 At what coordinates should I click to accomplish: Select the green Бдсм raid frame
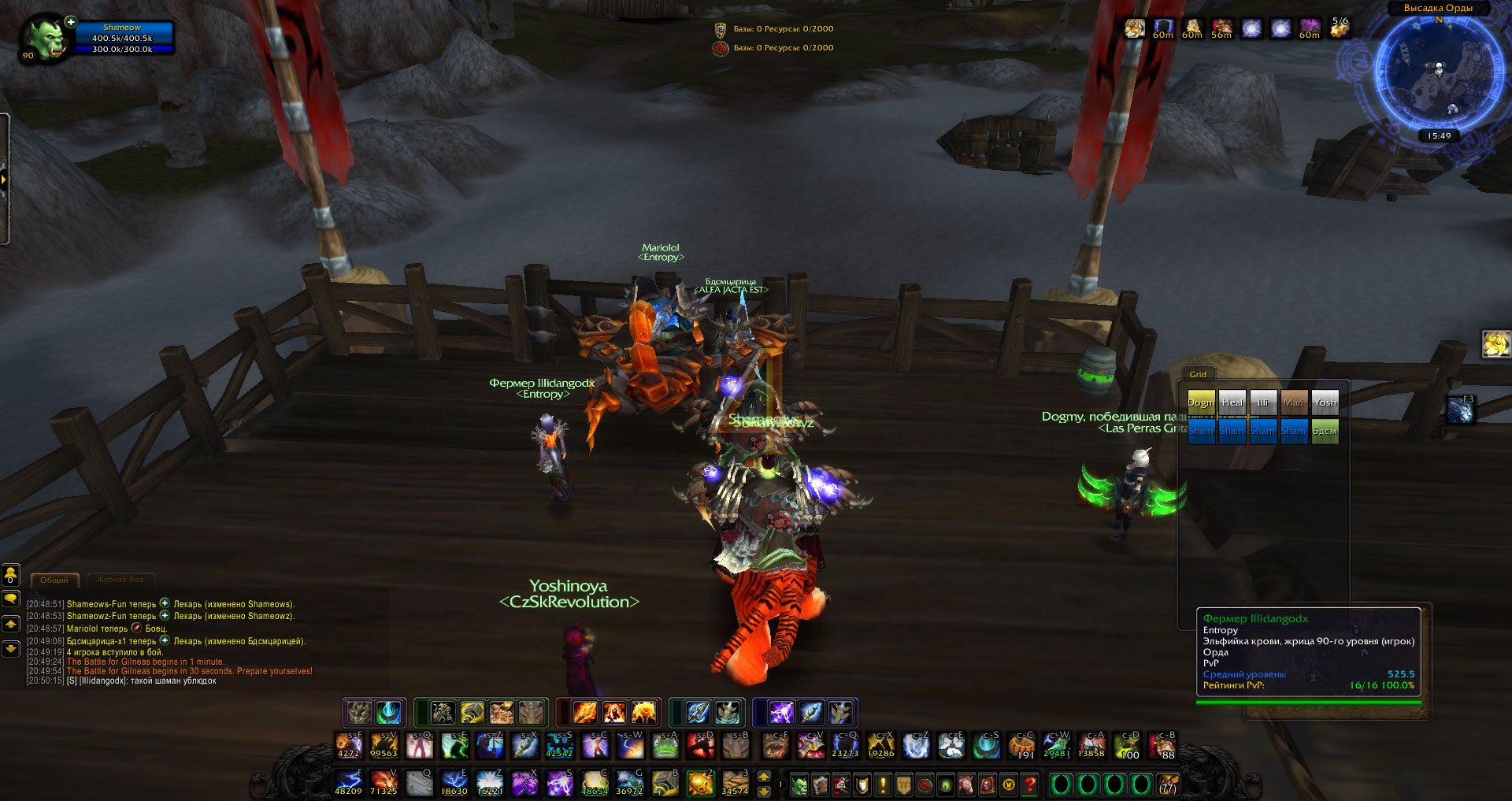(1325, 431)
